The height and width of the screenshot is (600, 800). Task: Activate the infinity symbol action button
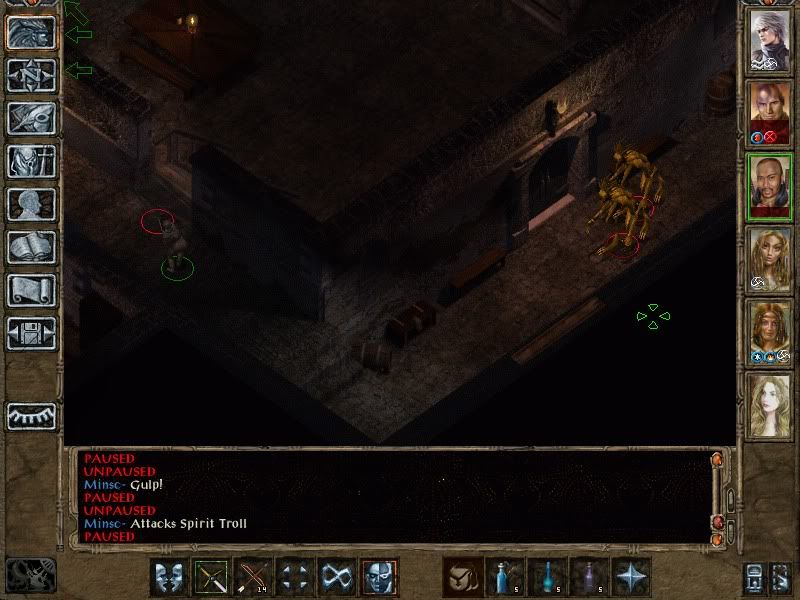point(338,577)
